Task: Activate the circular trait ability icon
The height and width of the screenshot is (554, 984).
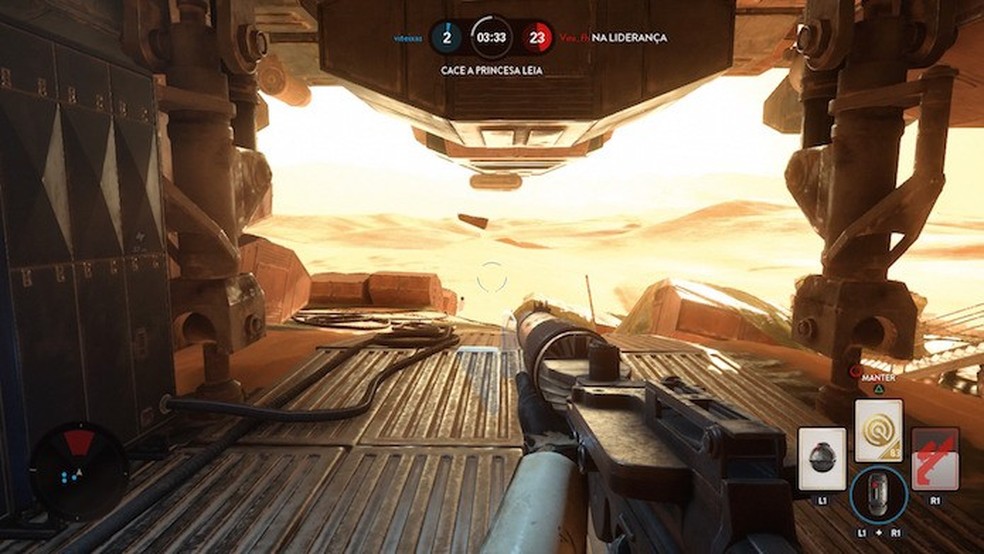Action: pos(879,495)
